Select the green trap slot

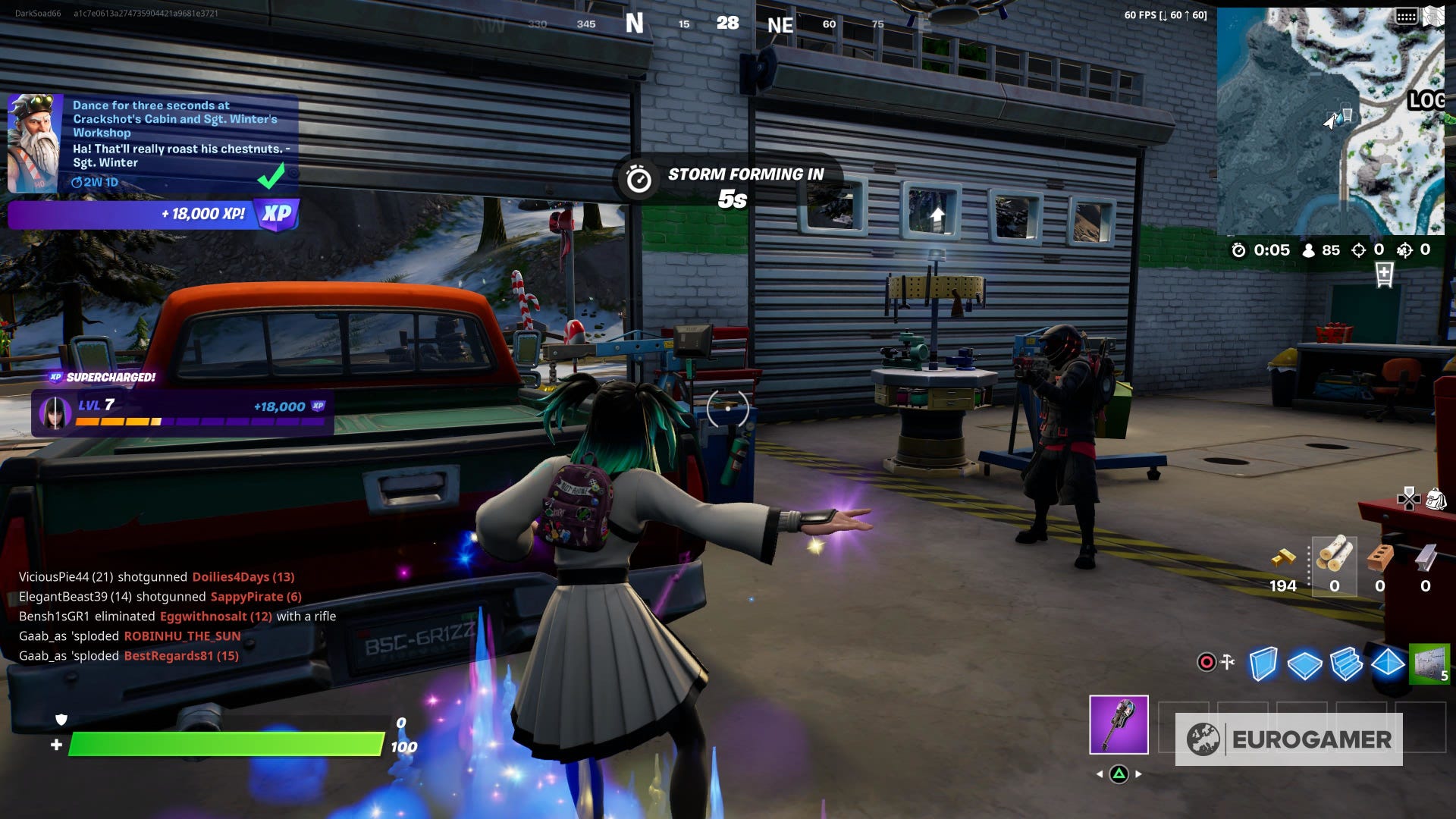click(x=1429, y=664)
